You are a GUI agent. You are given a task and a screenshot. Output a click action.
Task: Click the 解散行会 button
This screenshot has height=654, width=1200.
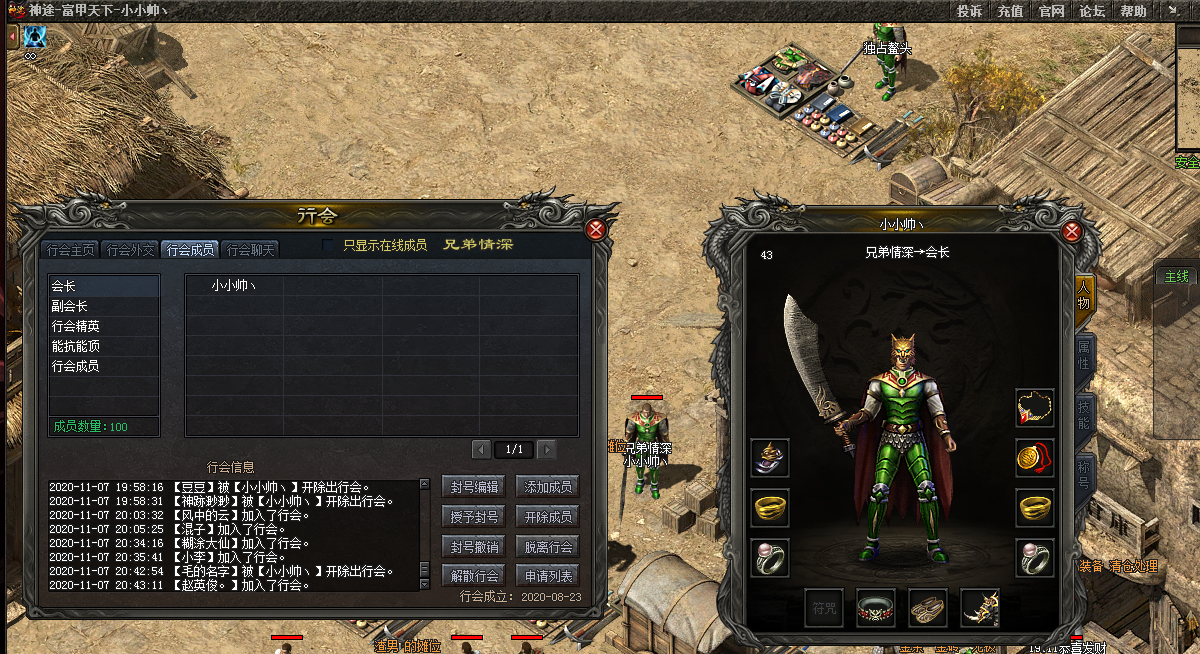point(472,576)
